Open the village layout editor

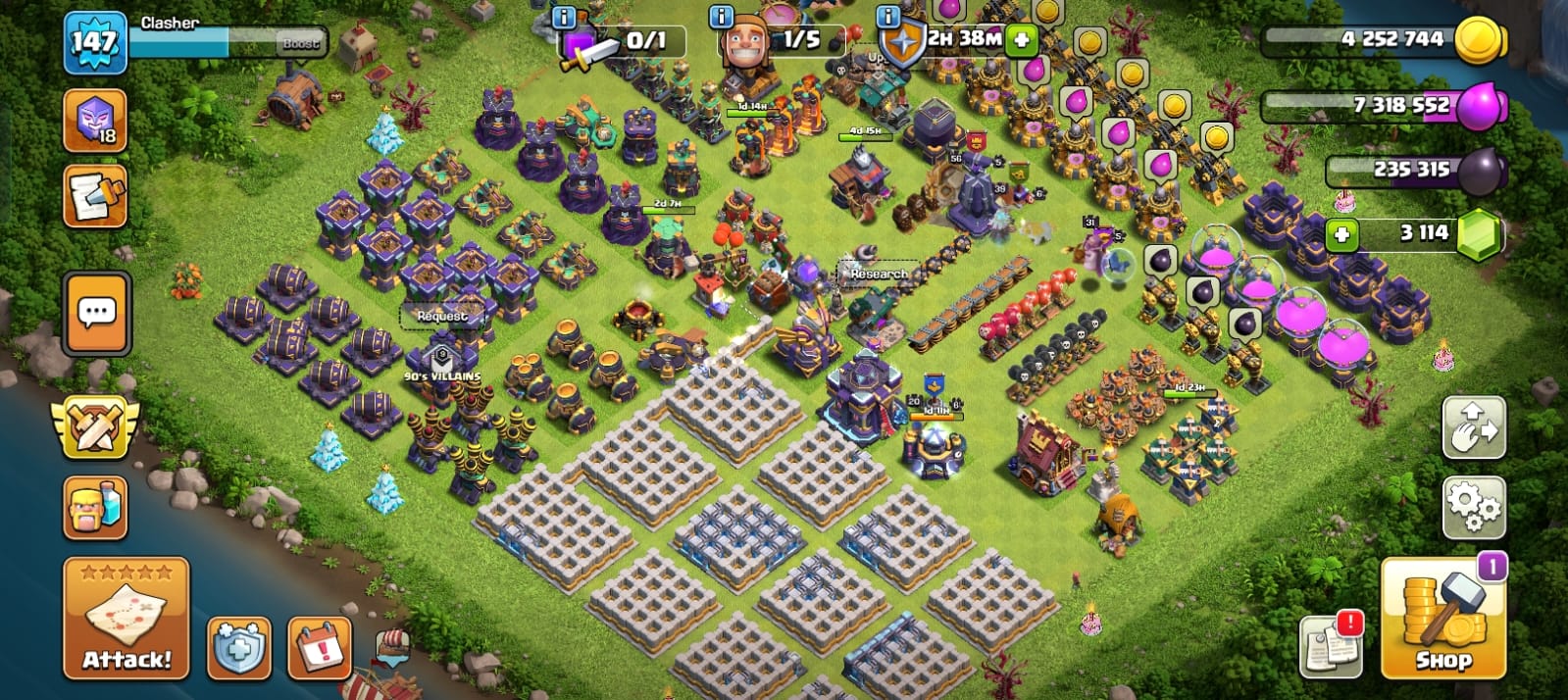(1473, 427)
